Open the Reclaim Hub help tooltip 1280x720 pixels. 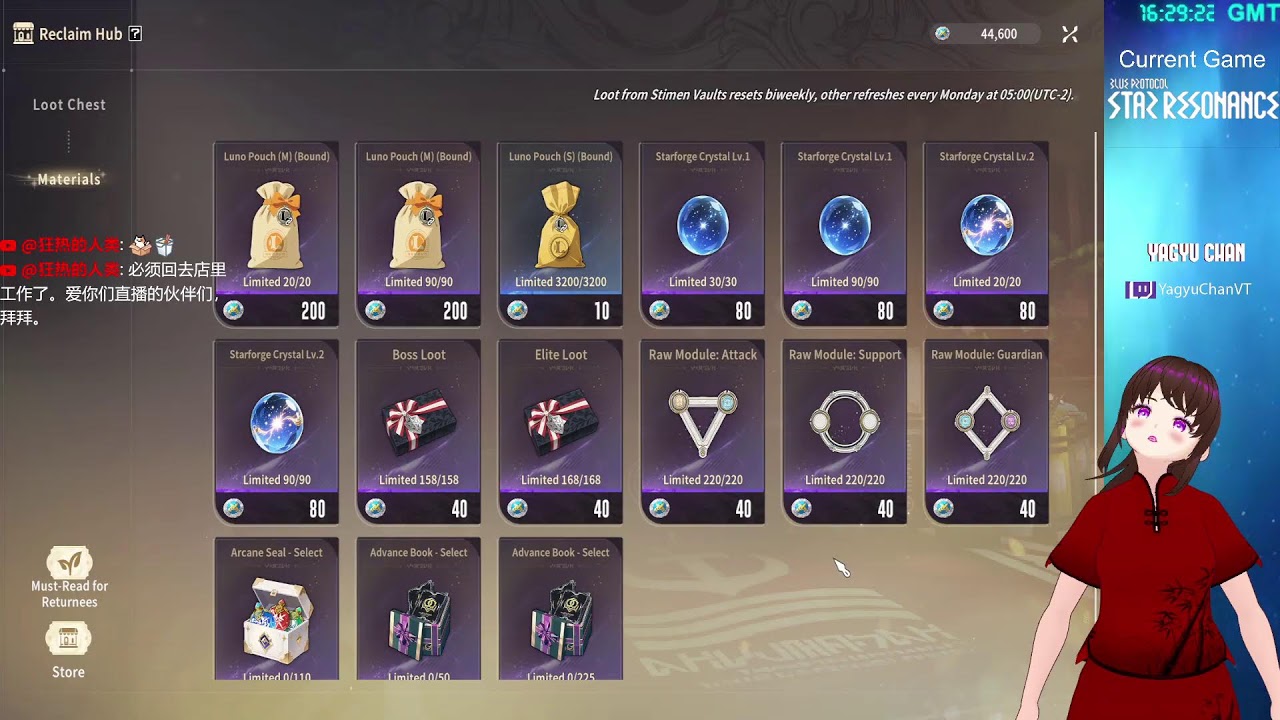click(136, 34)
